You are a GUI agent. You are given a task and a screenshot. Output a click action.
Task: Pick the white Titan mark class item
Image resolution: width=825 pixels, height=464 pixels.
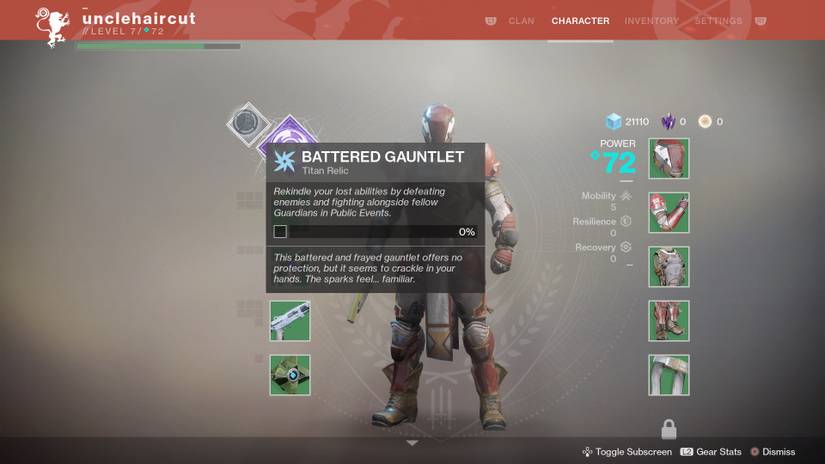tap(668, 375)
